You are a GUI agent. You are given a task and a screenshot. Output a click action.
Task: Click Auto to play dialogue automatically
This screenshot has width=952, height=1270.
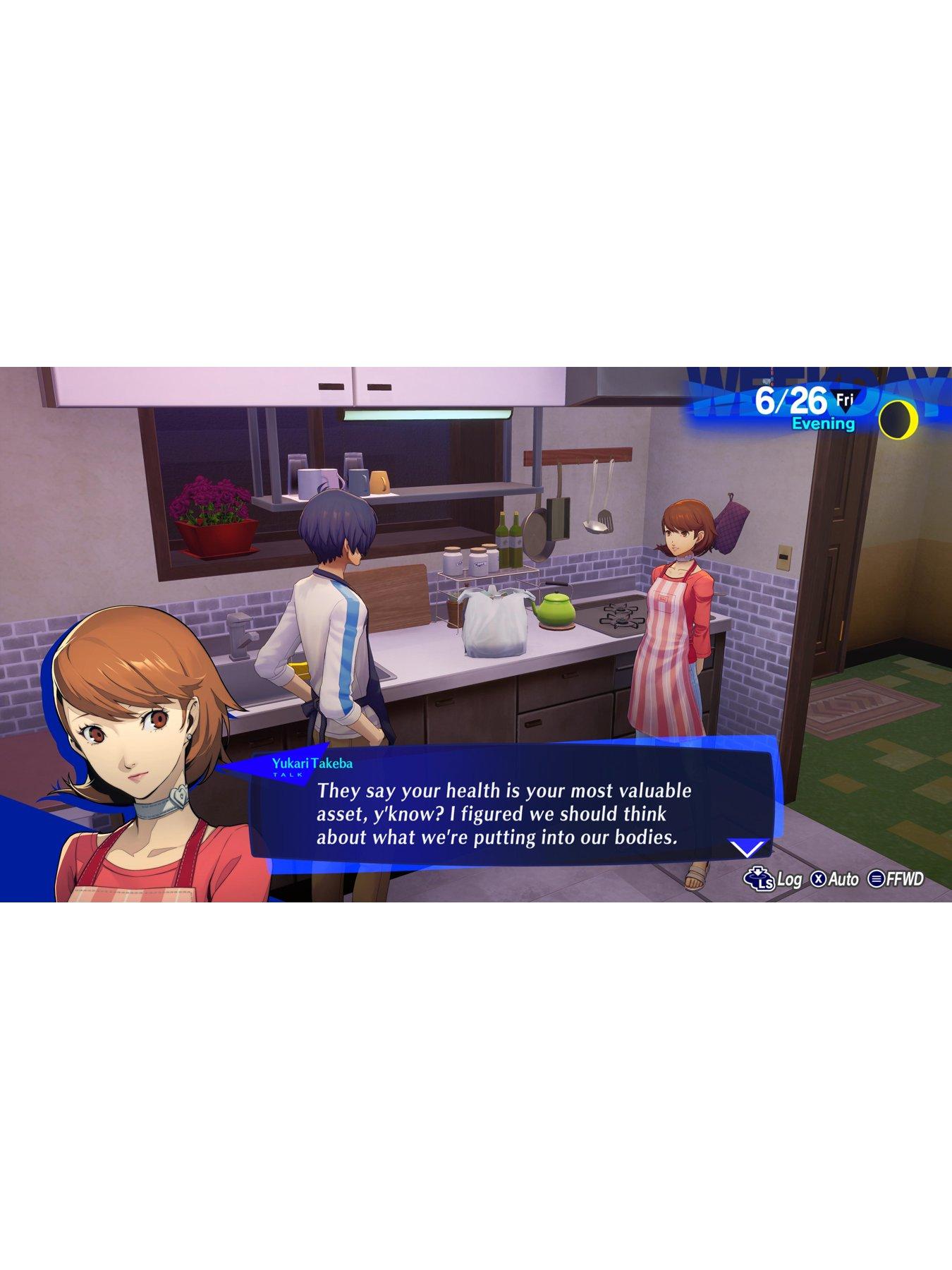pos(843,878)
